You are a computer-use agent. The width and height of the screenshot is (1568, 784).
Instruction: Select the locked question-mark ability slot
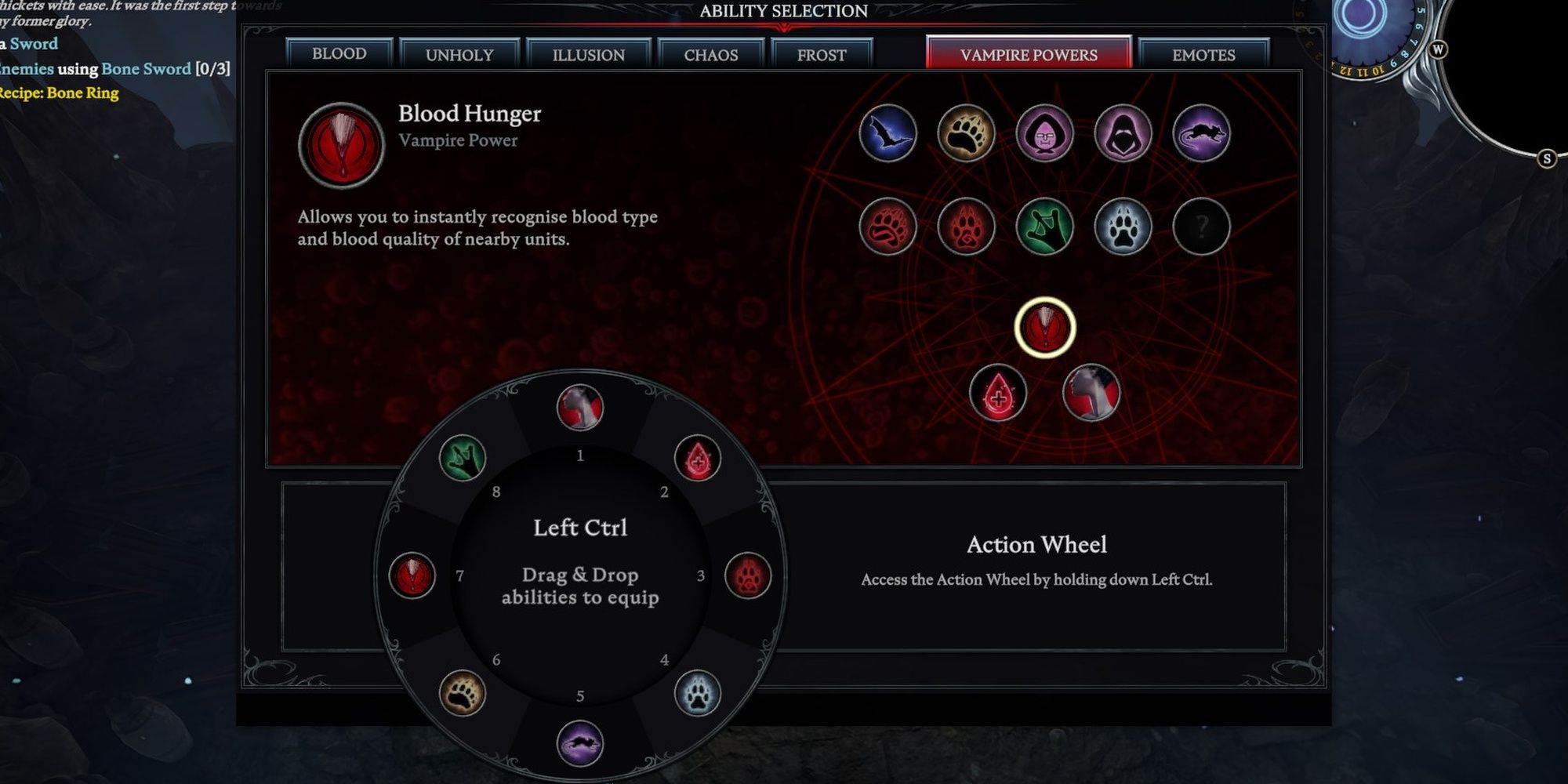pos(1201,227)
